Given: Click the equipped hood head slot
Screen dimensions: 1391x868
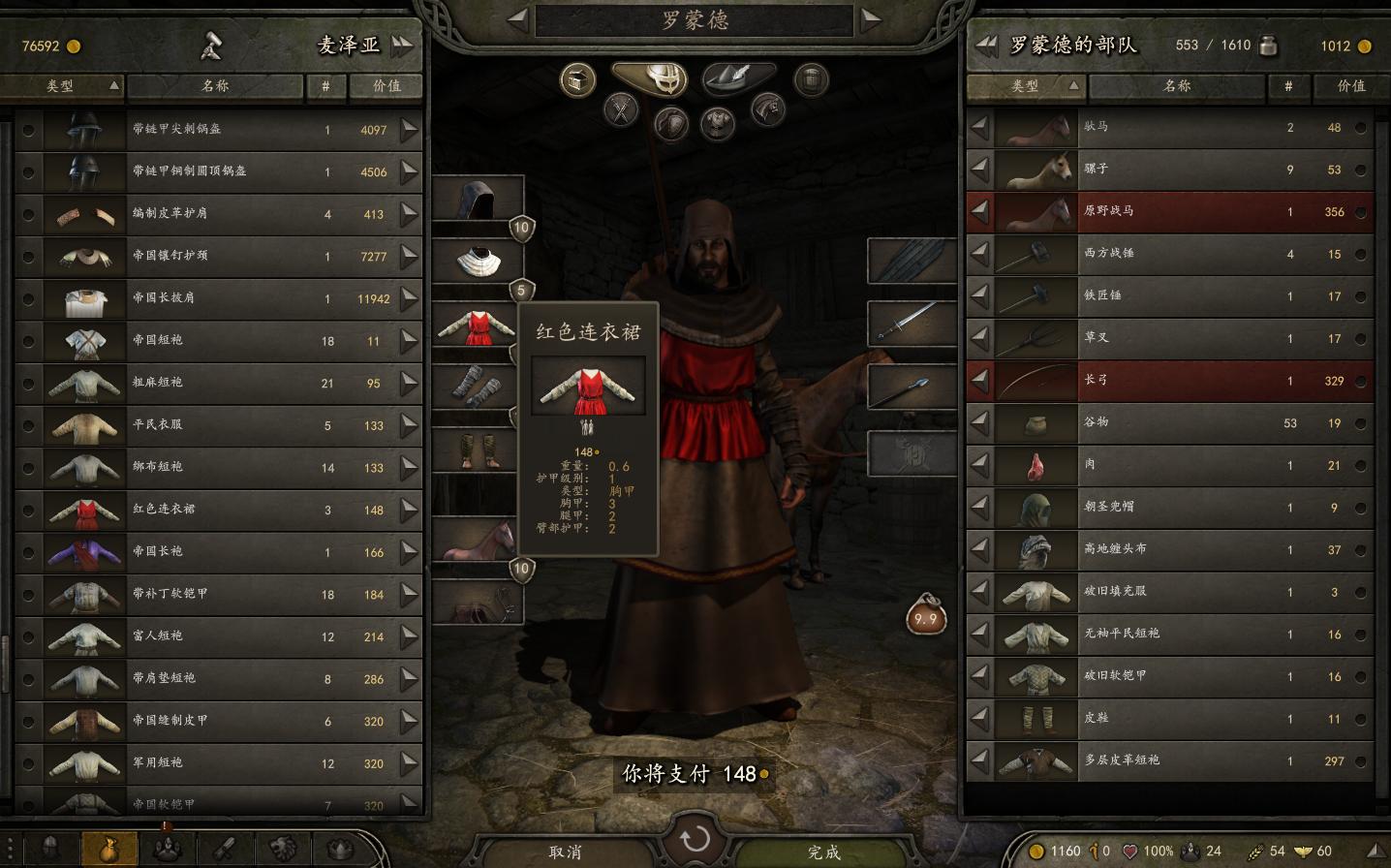Looking at the screenshot, I should click(478, 200).
